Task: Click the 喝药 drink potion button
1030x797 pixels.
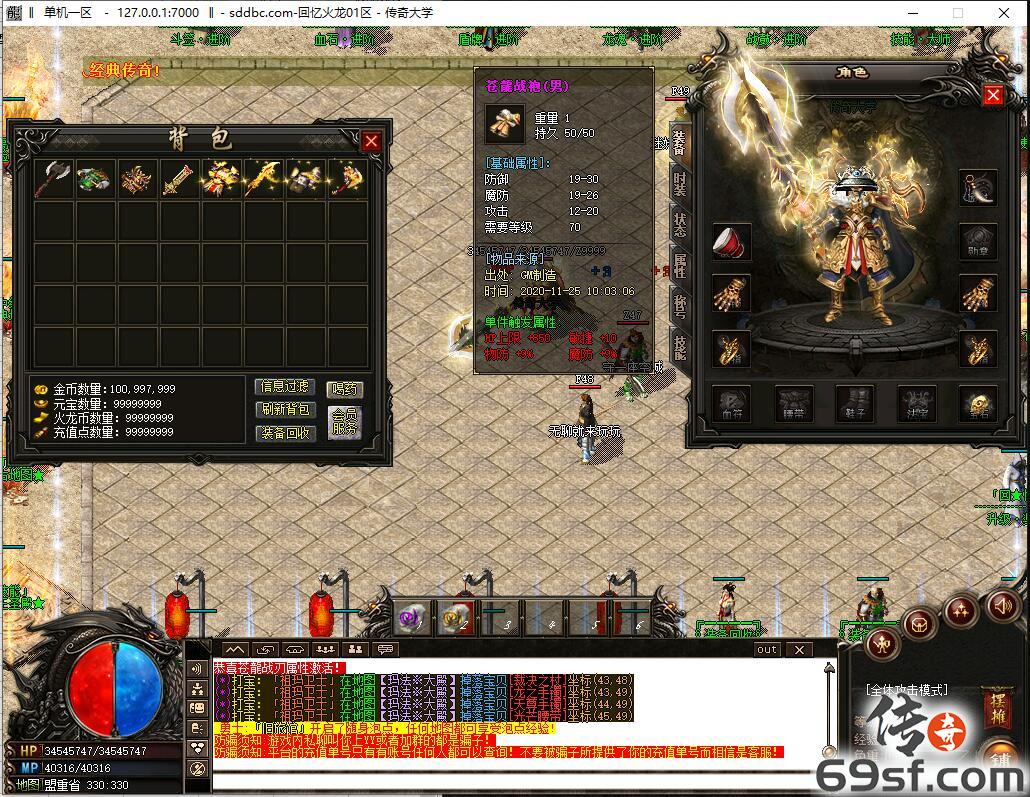Action: tap(345, 389)
